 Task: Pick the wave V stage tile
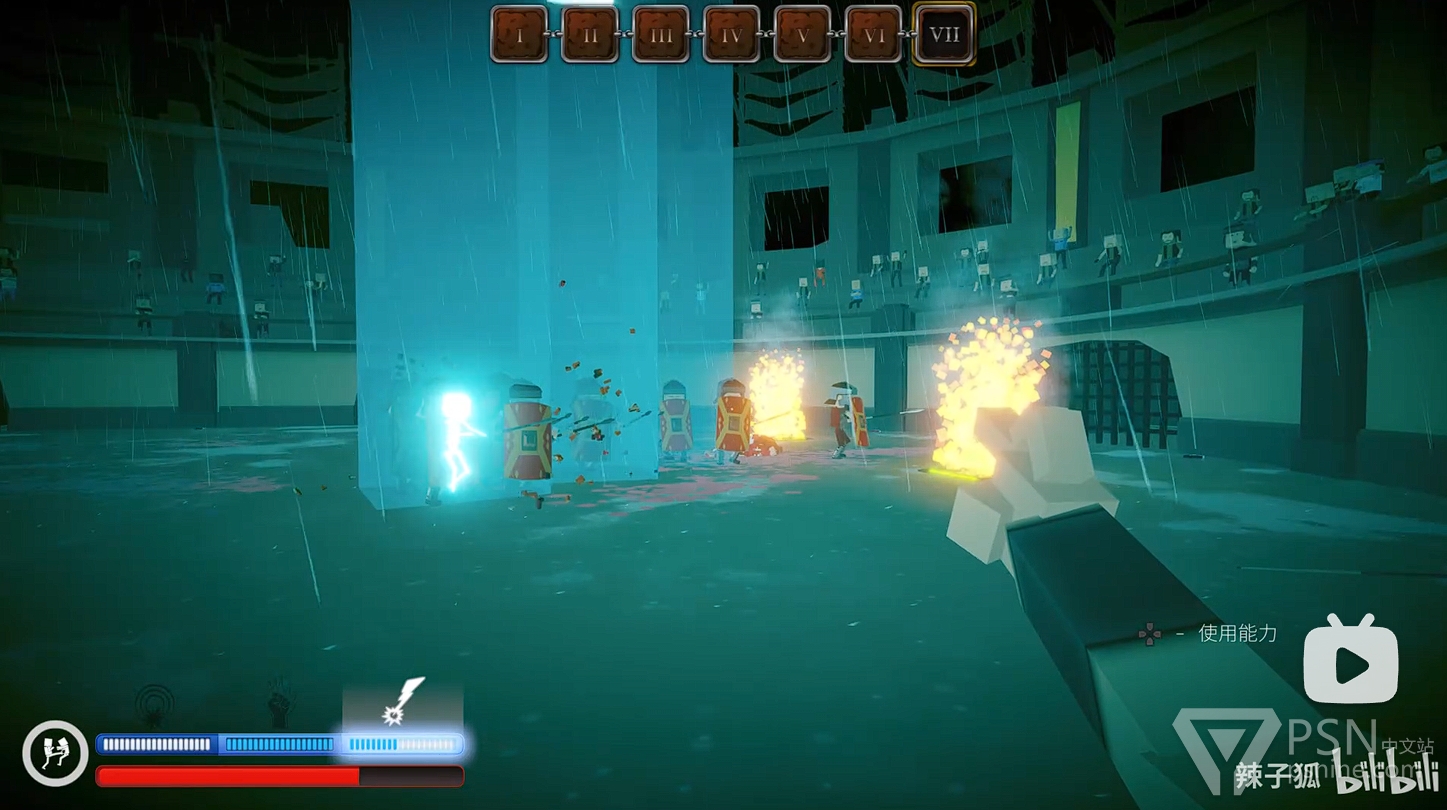pos(802,35)
